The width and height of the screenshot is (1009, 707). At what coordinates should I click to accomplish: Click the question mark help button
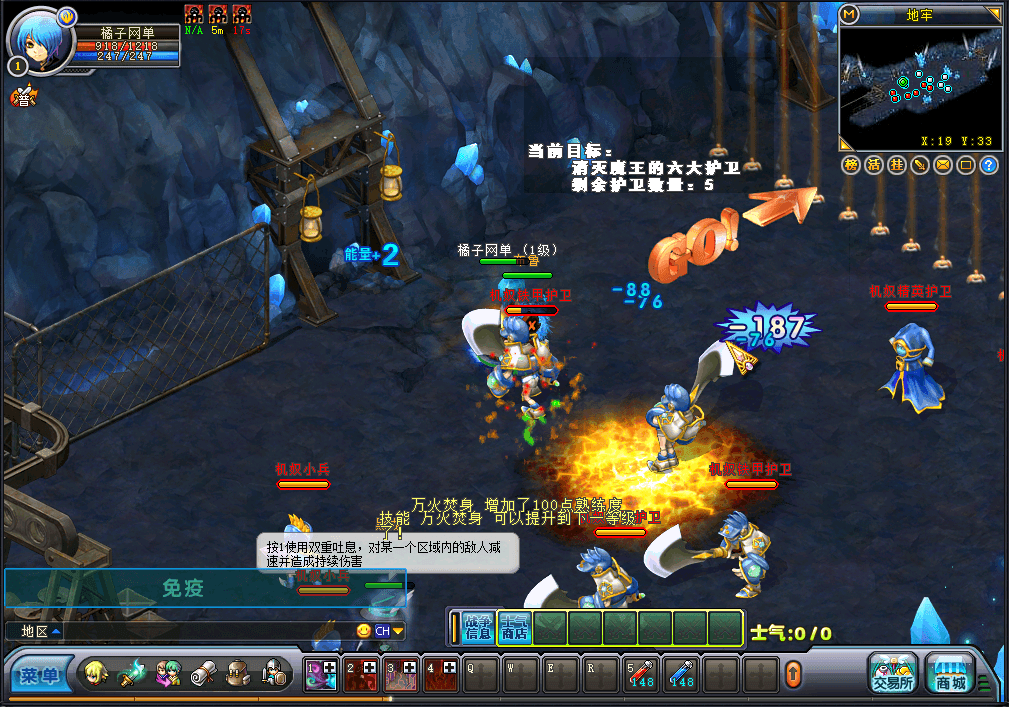pos(988,165)
